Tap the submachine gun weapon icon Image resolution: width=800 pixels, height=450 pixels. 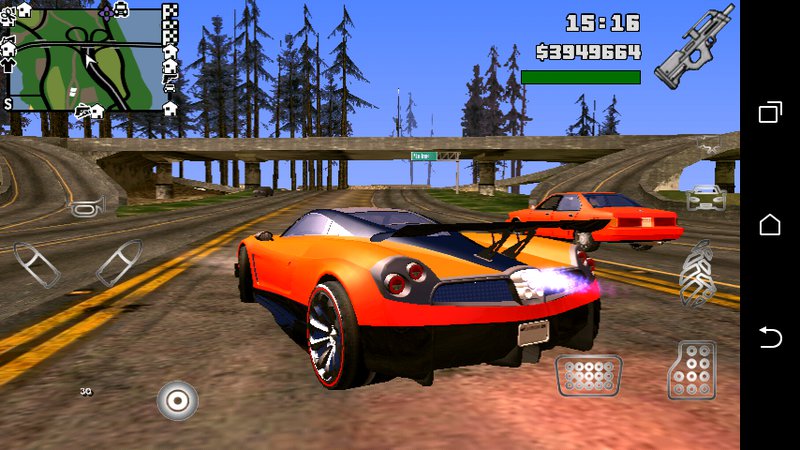click(693, 48)
